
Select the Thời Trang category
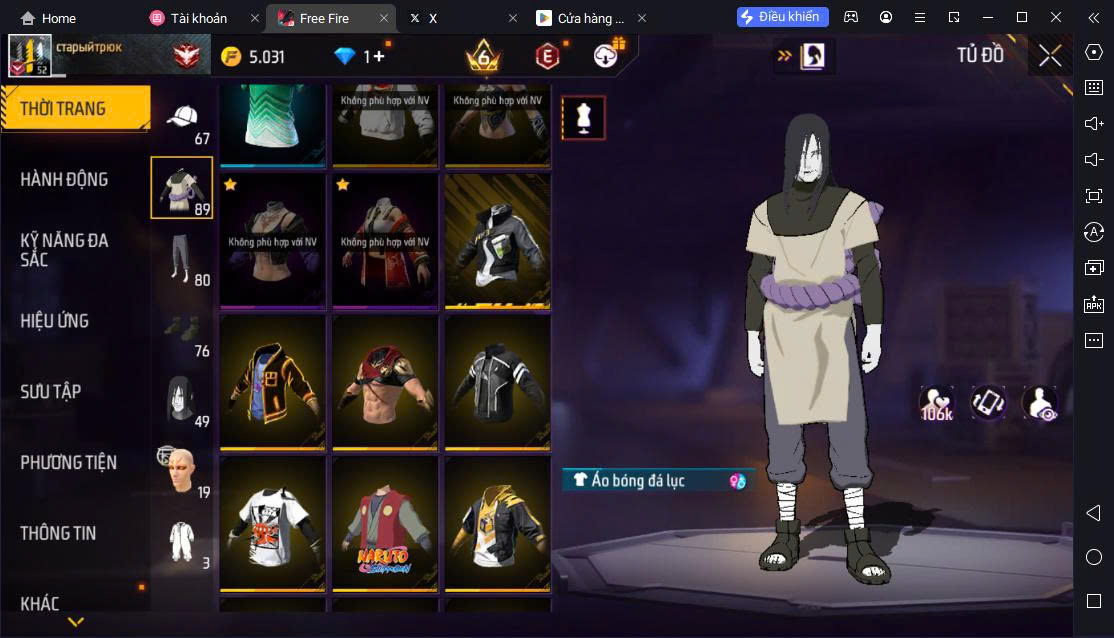[75, 109]
